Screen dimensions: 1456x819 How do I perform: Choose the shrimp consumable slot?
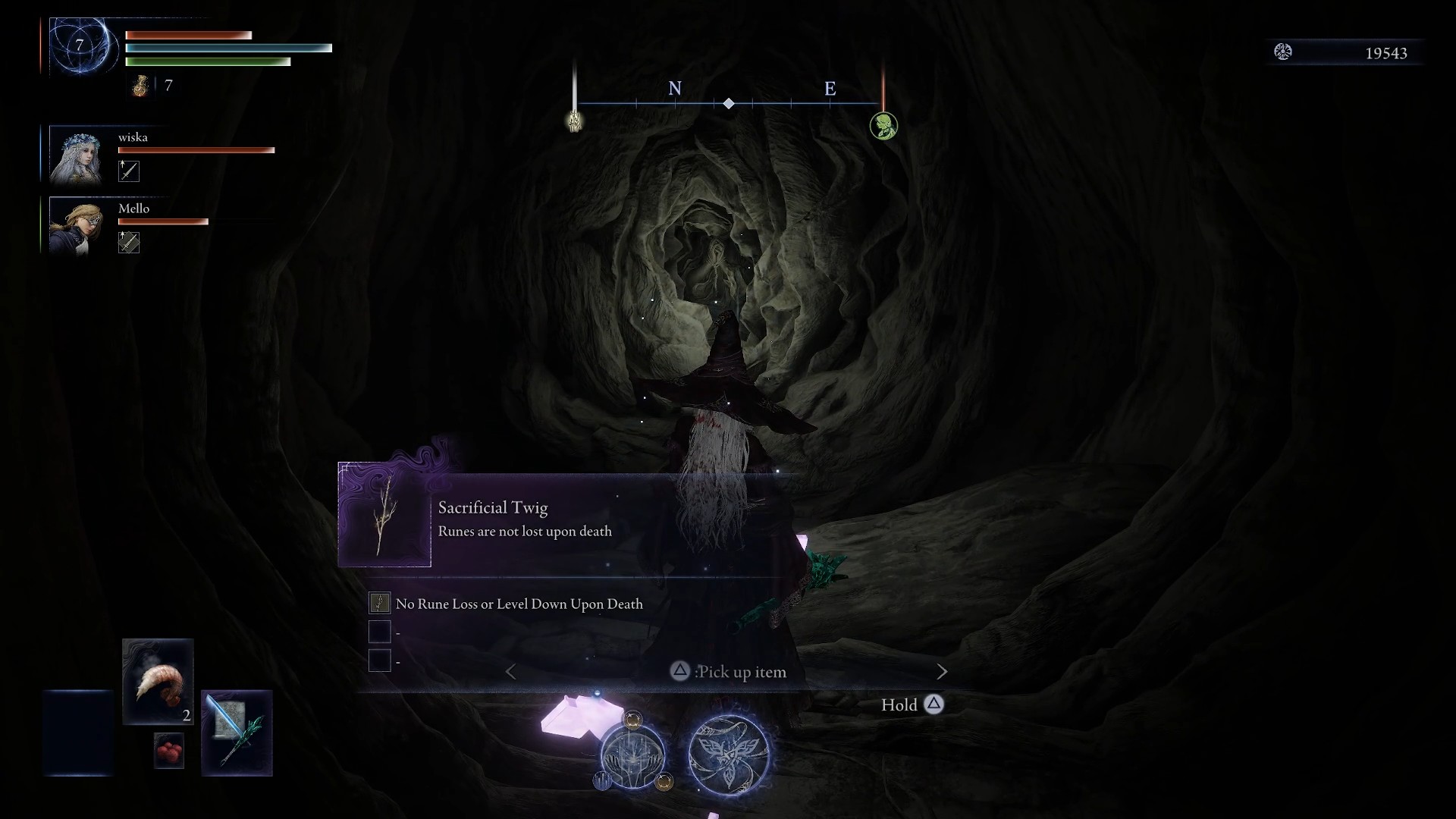click(x=158, y=682)
